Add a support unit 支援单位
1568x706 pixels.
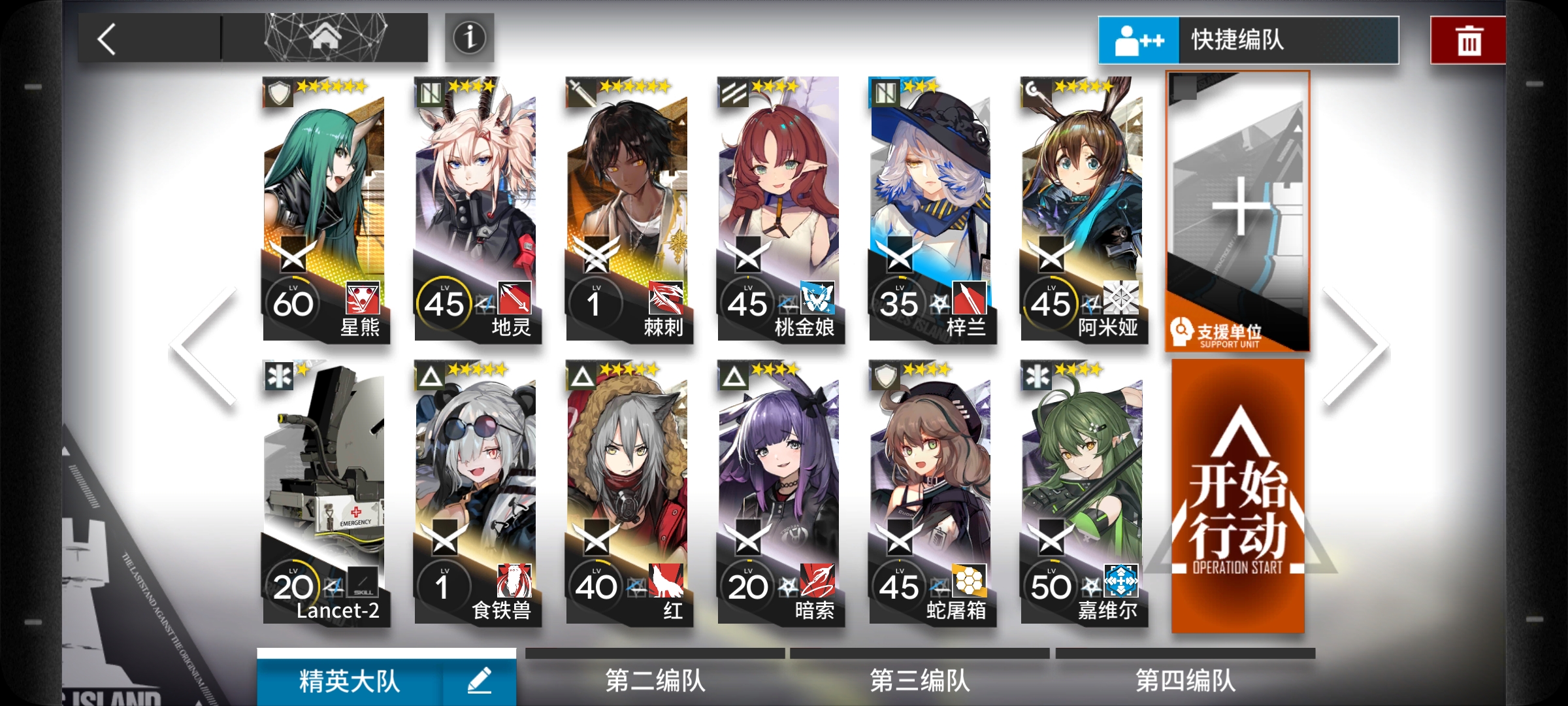pyautogui.click(x=1237, y=210)
